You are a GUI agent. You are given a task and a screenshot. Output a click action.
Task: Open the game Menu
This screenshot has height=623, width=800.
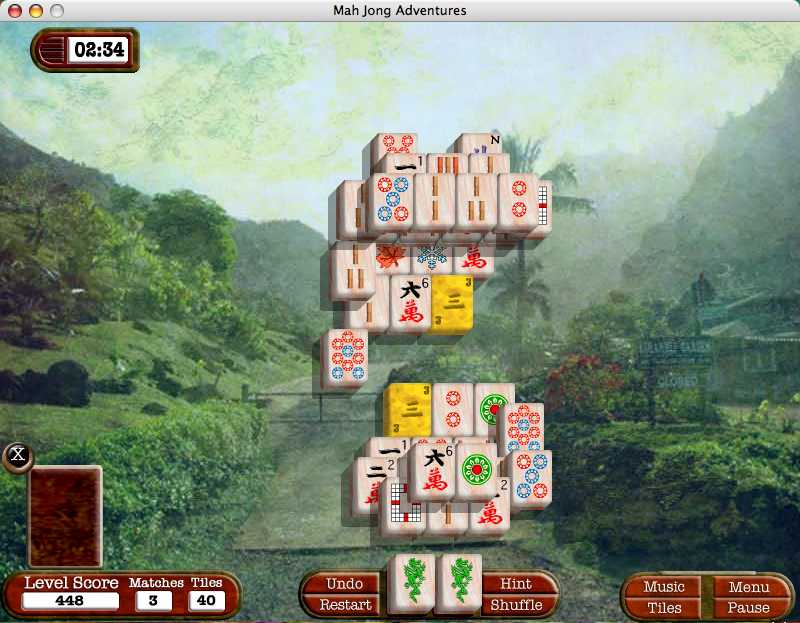point(749,587)
